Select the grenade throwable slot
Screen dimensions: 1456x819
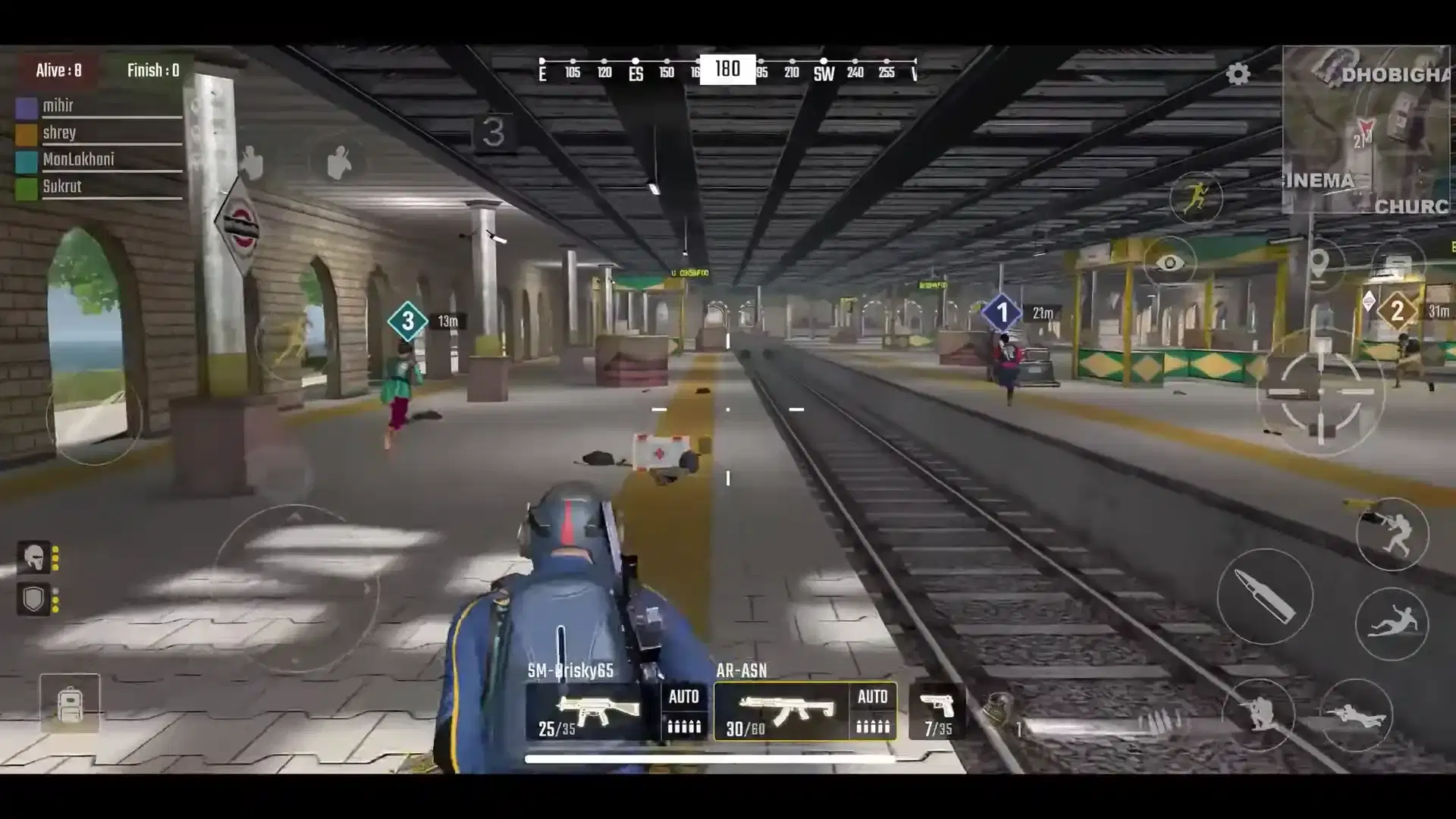1001,711
